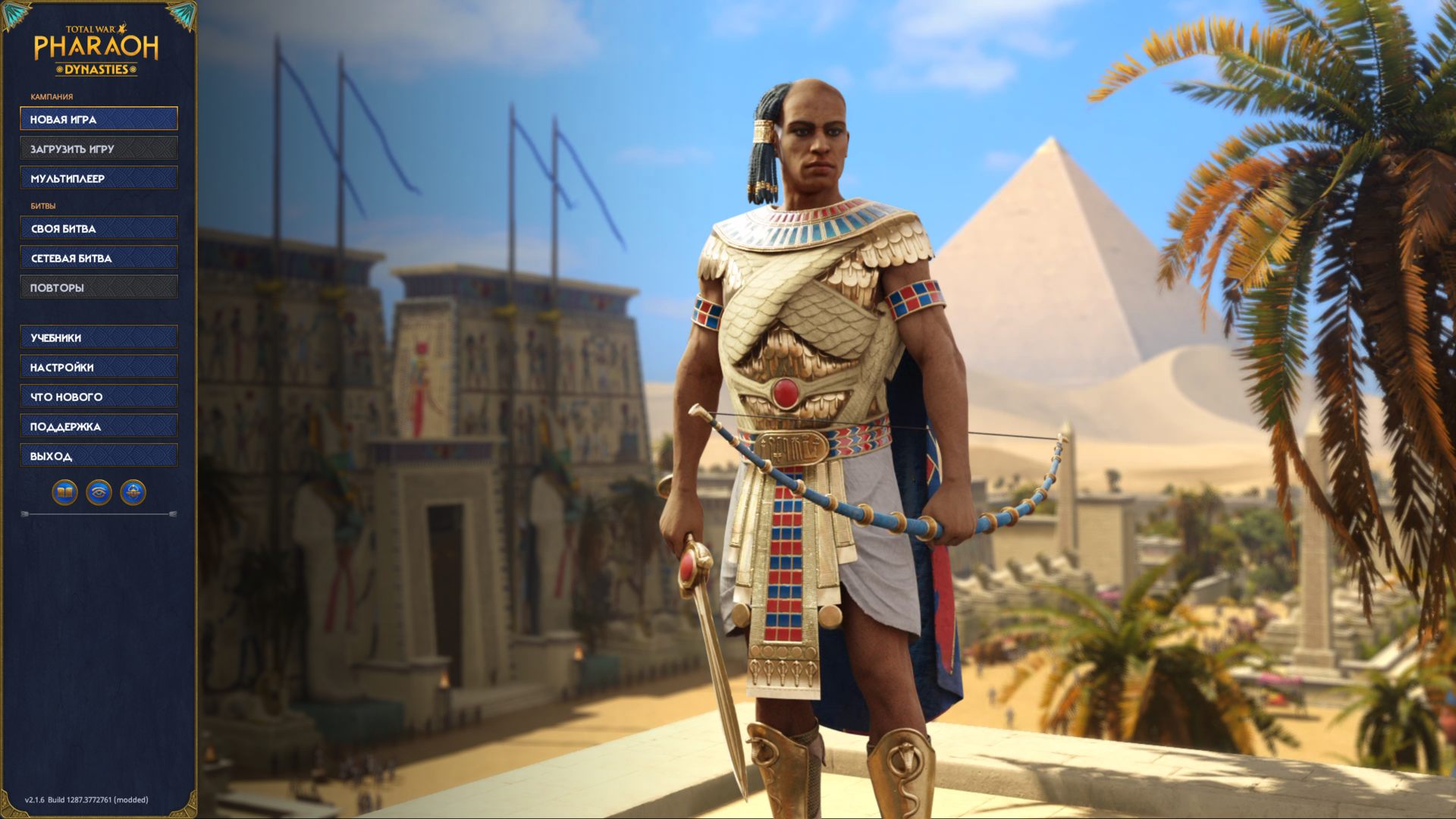Image resolution: width=1456 pixels, height=819 pixels.
Task: Open the ПОВТОРЫ replays screen
Action: (98, 286)
